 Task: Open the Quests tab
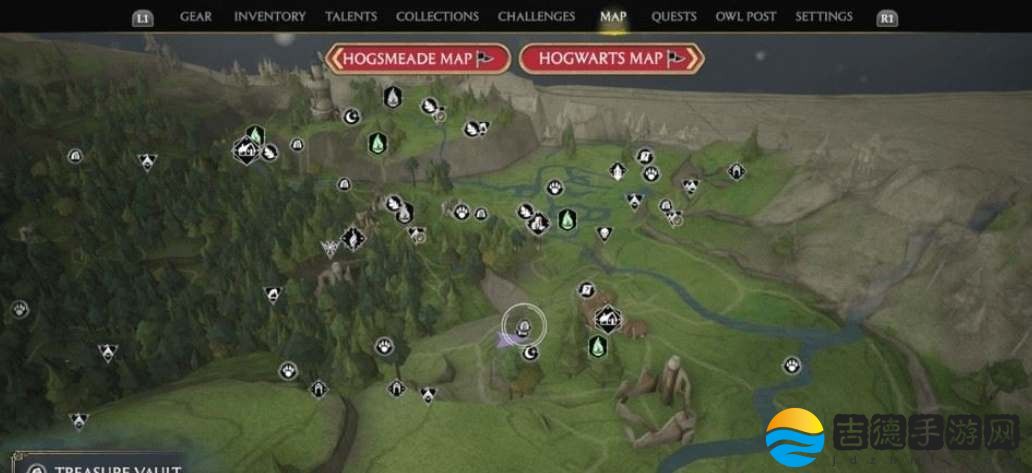[674, 17]
